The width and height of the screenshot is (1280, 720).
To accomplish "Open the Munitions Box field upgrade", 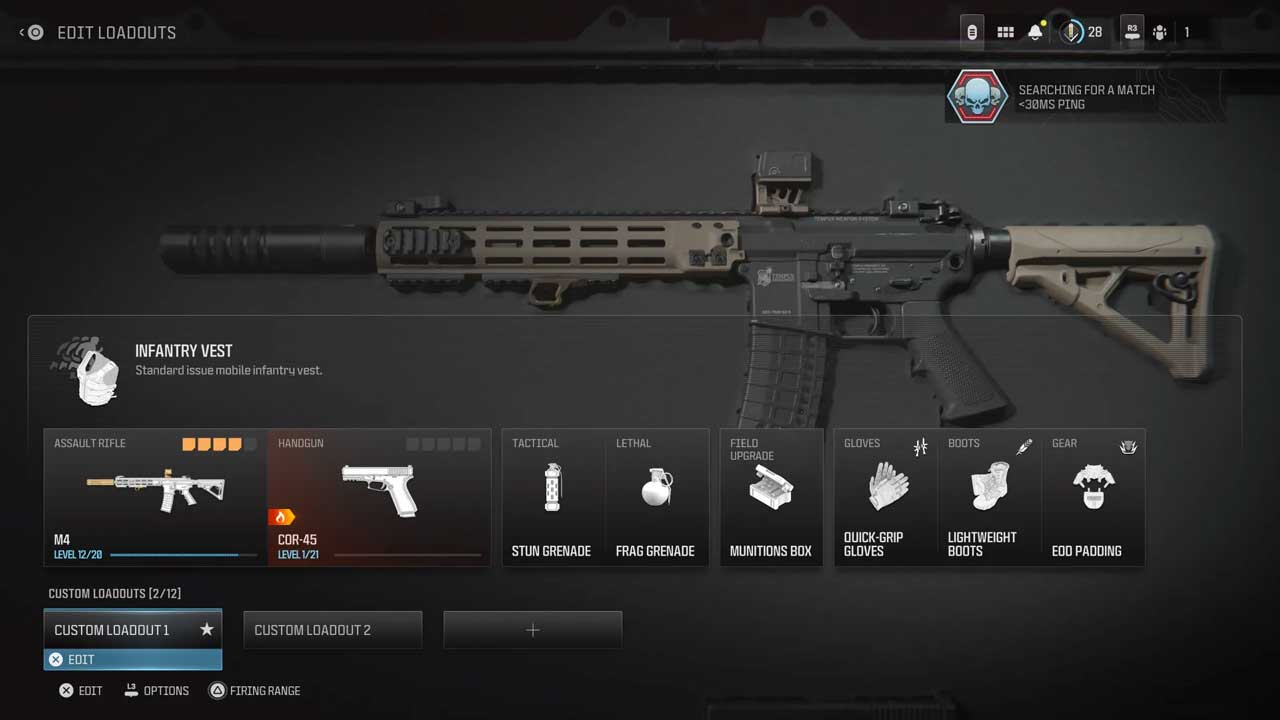I will tap(771, 497).
